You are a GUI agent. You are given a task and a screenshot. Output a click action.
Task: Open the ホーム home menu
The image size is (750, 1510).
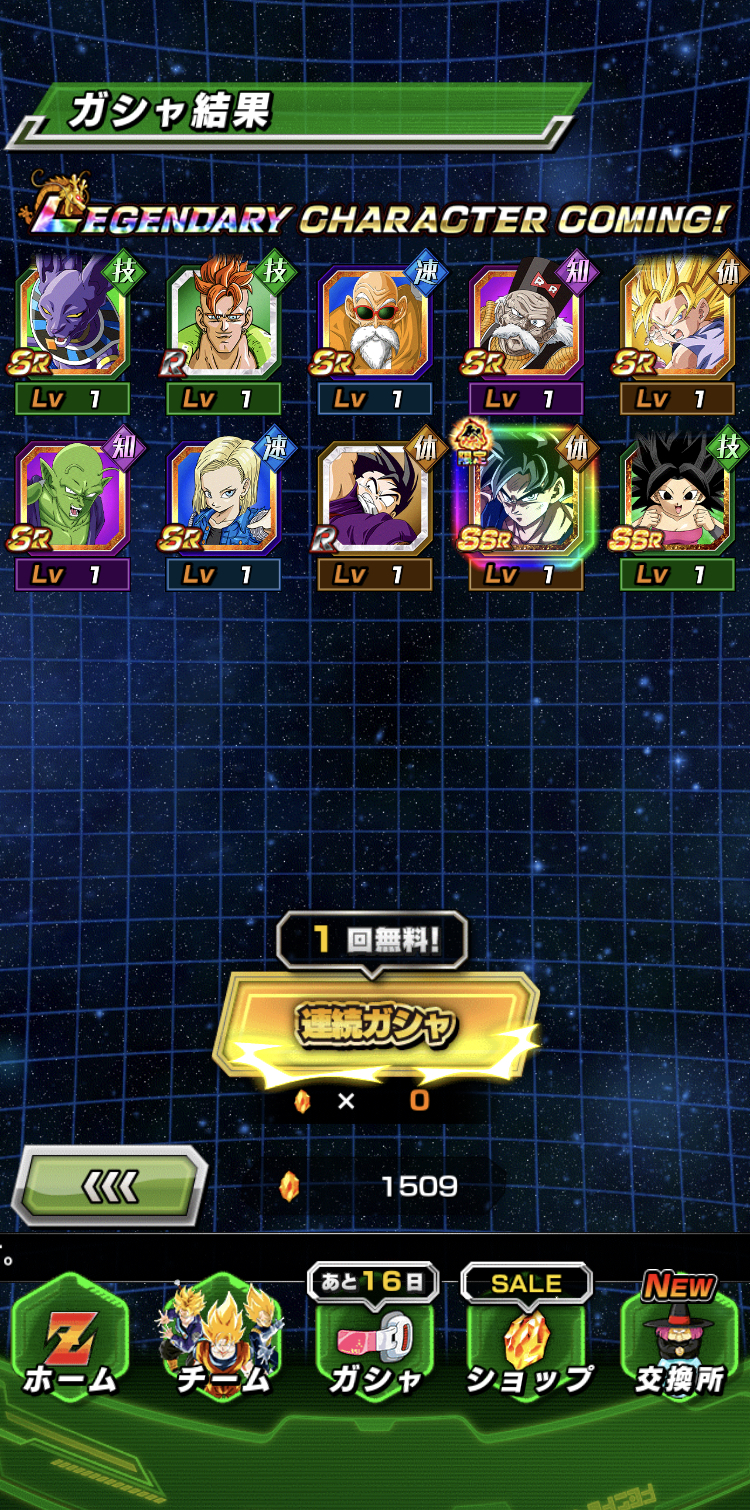[x=70, y=1340]
